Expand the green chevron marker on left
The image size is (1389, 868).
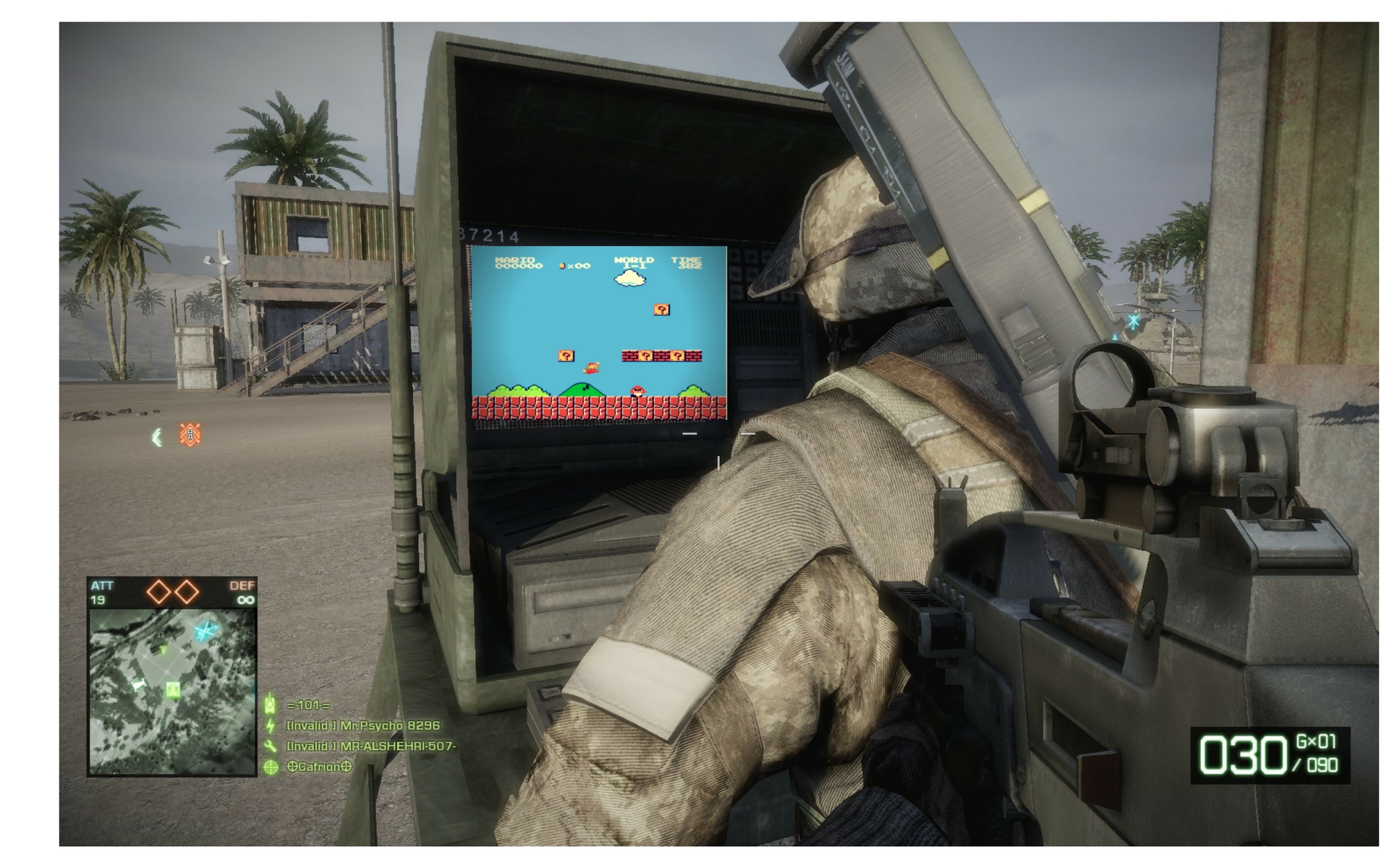(x=158, y=435)
